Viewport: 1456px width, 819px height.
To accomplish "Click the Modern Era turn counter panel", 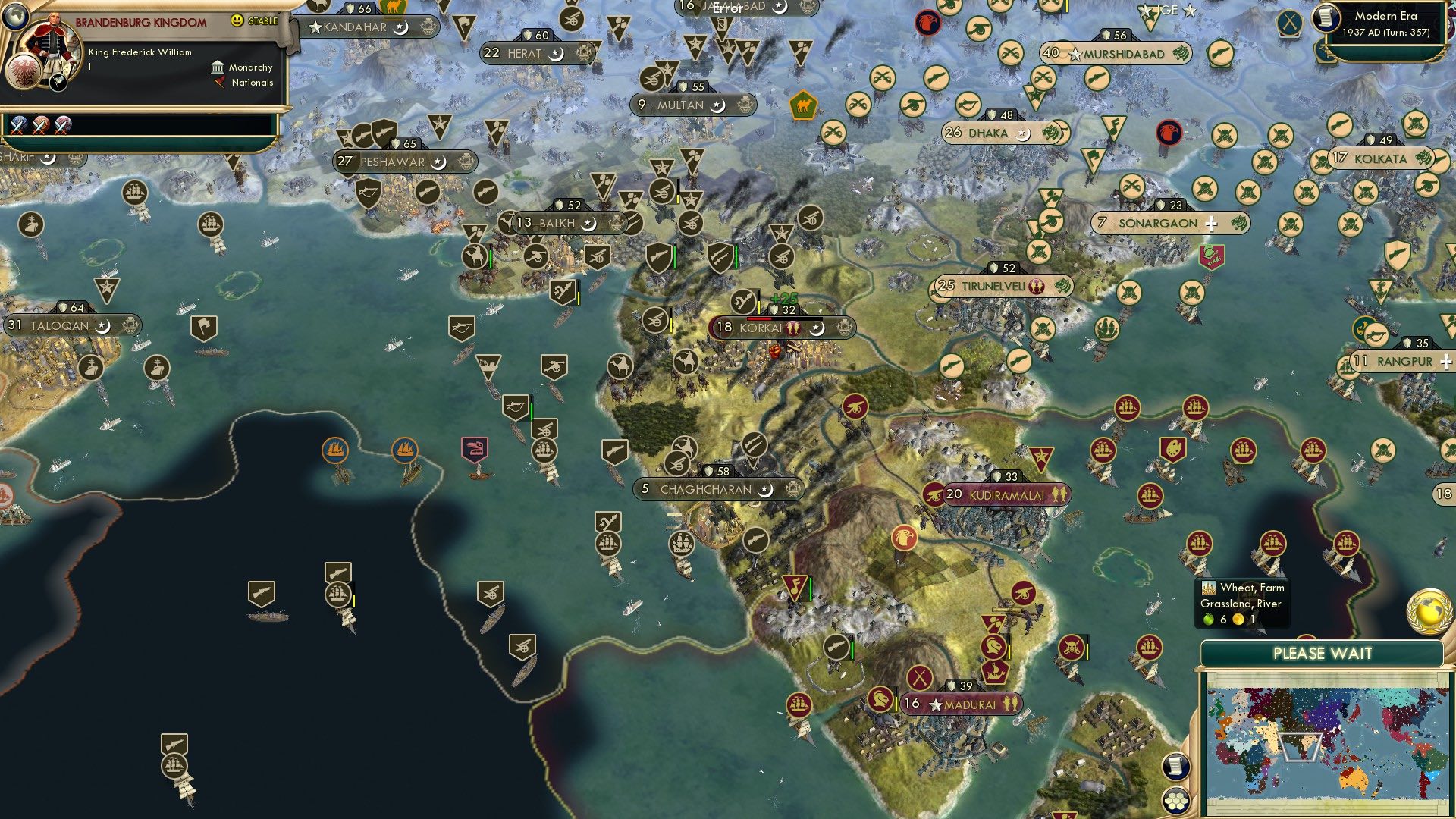I will tap(1385, 25).
